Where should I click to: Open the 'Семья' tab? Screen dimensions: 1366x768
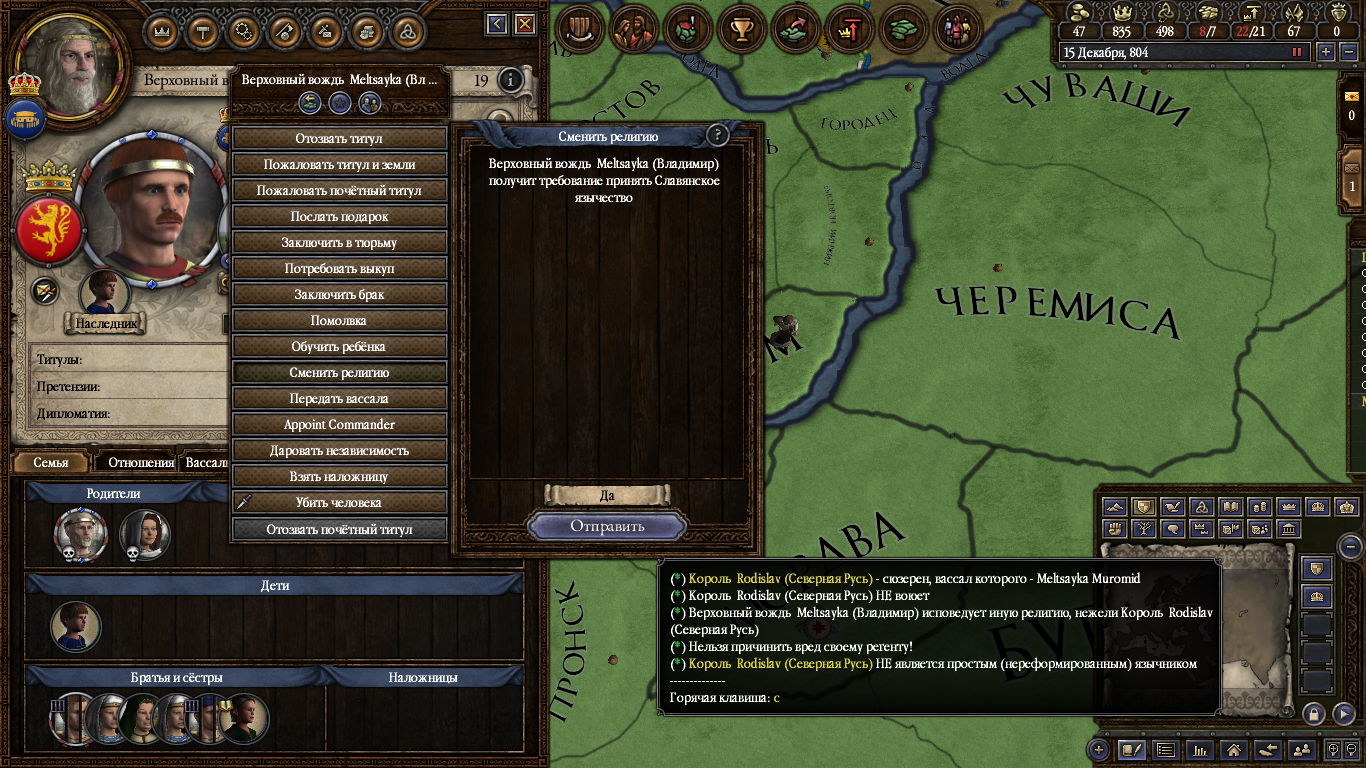point(51,463)
